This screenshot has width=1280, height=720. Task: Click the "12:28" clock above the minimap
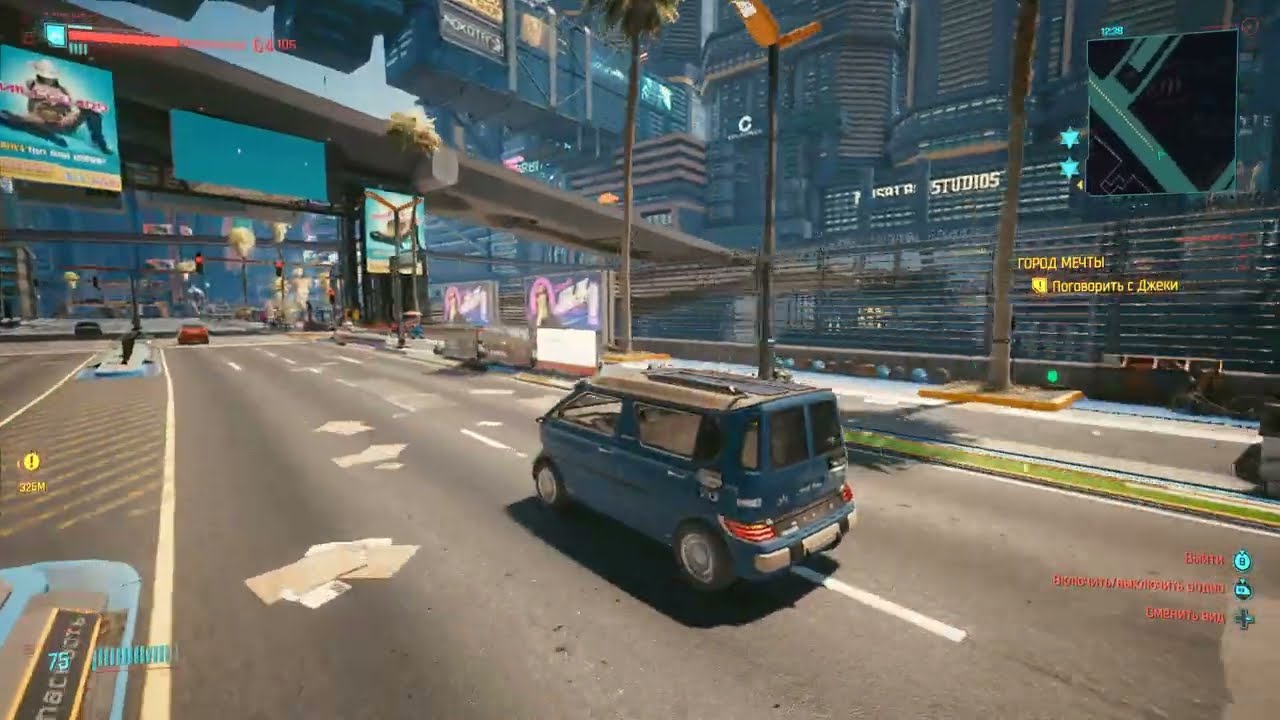tap(1112, 31)
